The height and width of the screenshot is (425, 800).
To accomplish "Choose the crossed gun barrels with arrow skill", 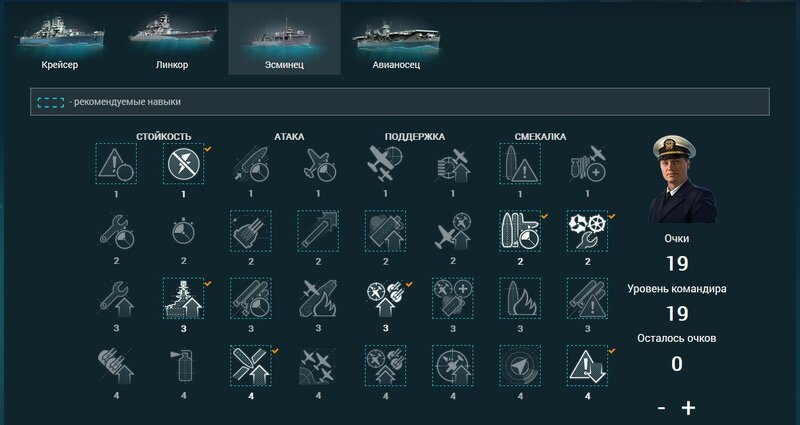I will tap(250, 366).
